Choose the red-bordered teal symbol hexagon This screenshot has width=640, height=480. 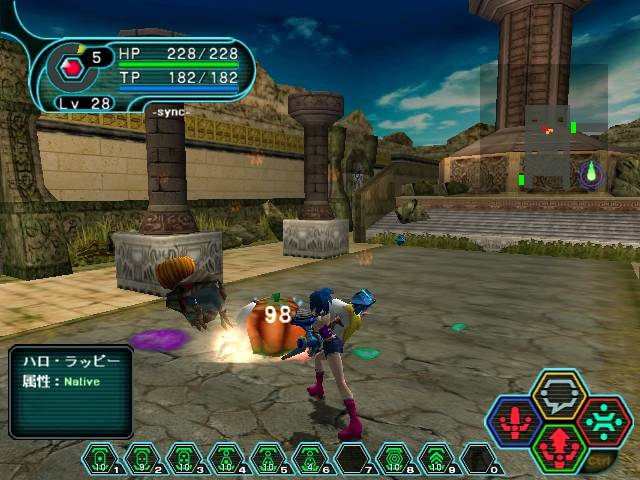(x=603, y=420)
